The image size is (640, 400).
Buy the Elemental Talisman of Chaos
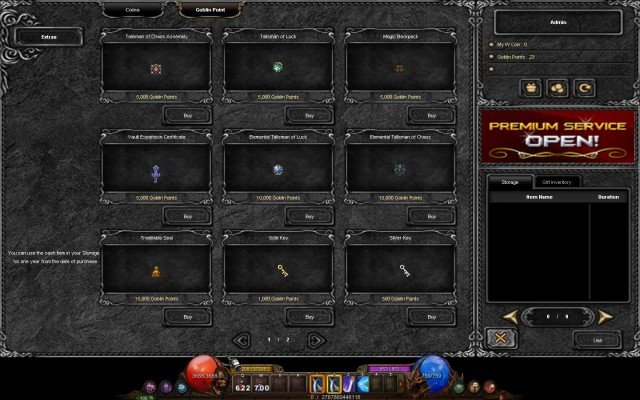[x=432, y=216]
